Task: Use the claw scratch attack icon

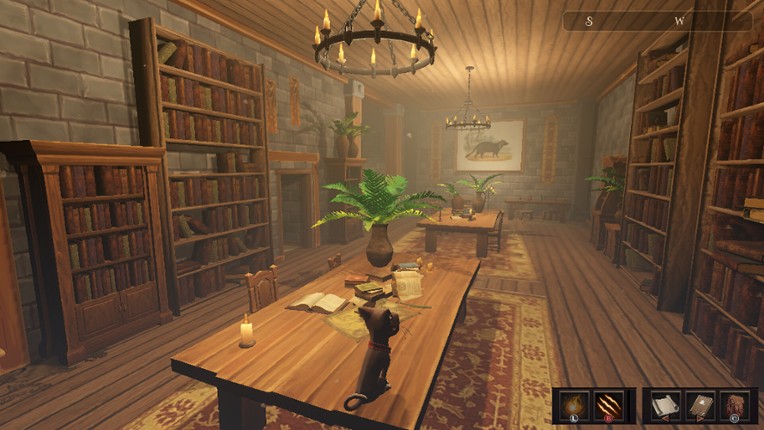Action: (610, 405)
